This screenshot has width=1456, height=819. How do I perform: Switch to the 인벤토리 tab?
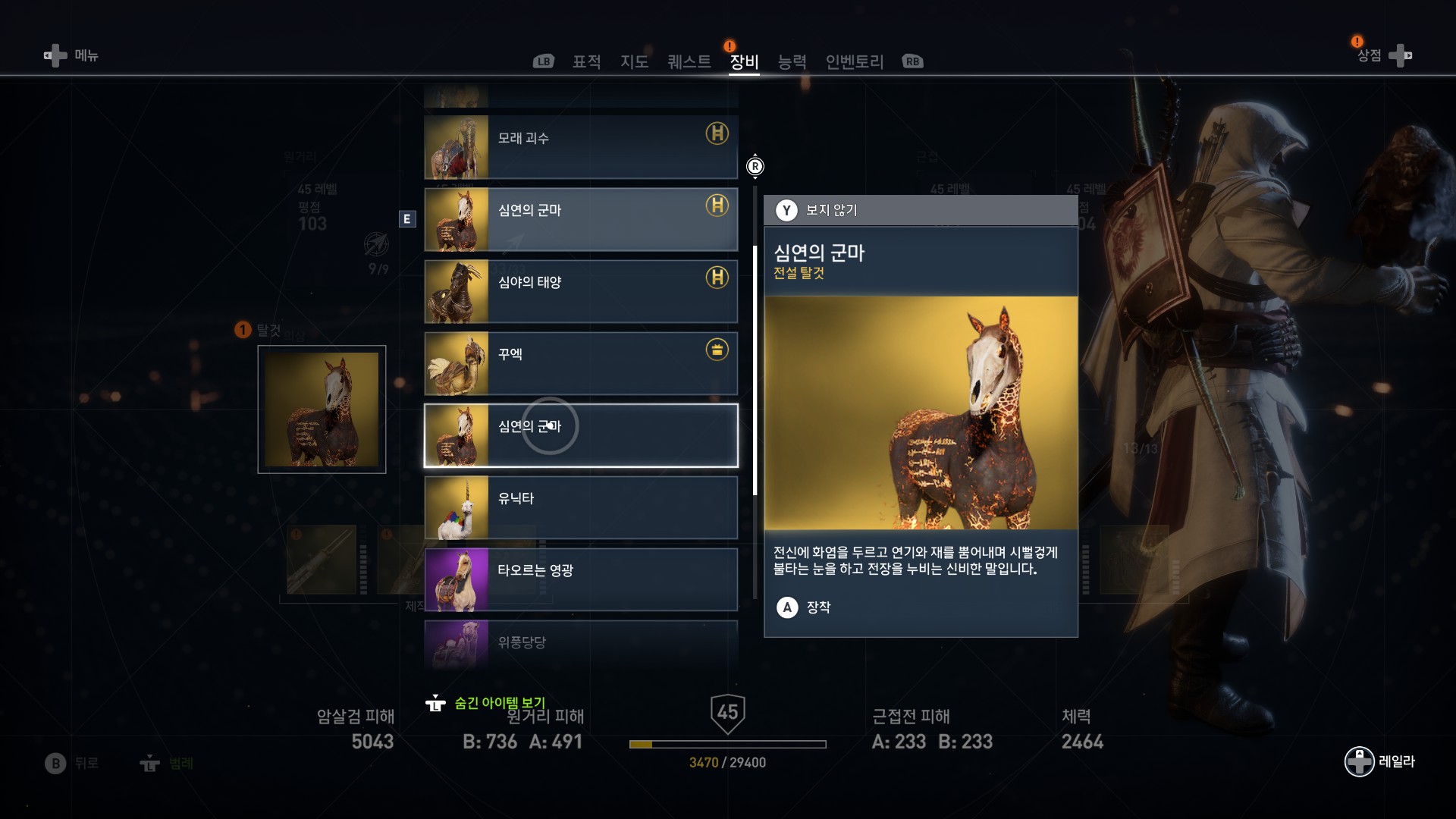[854, 61]
